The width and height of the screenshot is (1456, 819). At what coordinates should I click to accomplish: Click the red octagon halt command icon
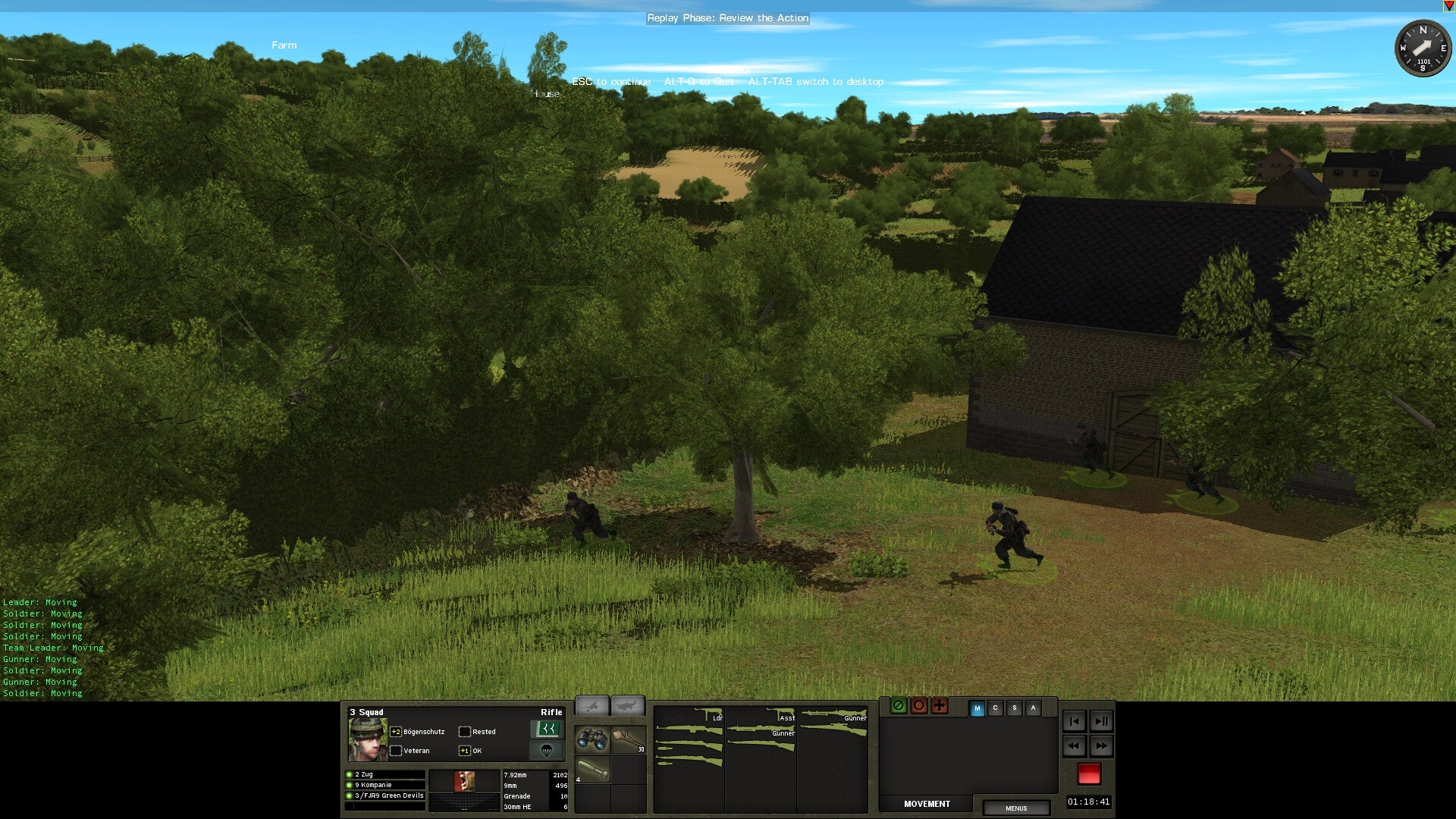point(919,706)
